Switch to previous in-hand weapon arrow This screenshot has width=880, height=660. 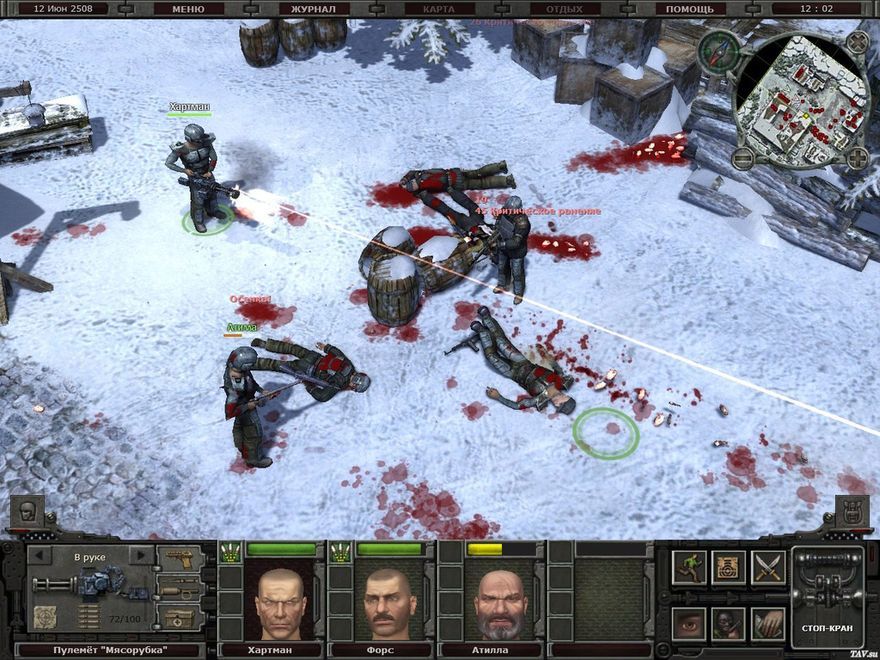[x=40, y=555]
